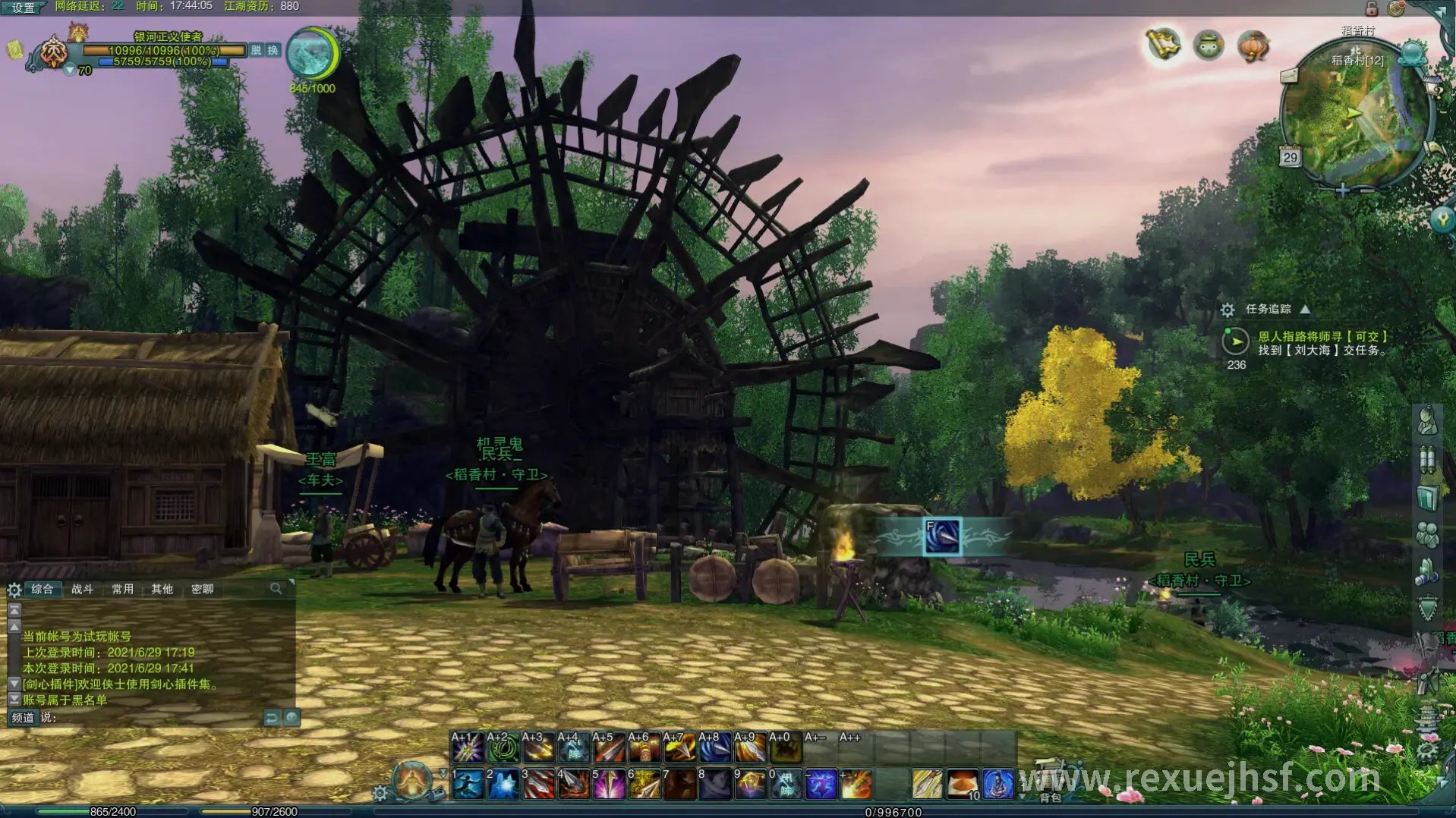Open the calendar icon showing 29
The width and height of the screenshot is (1456, 818).
(1290, 157)
